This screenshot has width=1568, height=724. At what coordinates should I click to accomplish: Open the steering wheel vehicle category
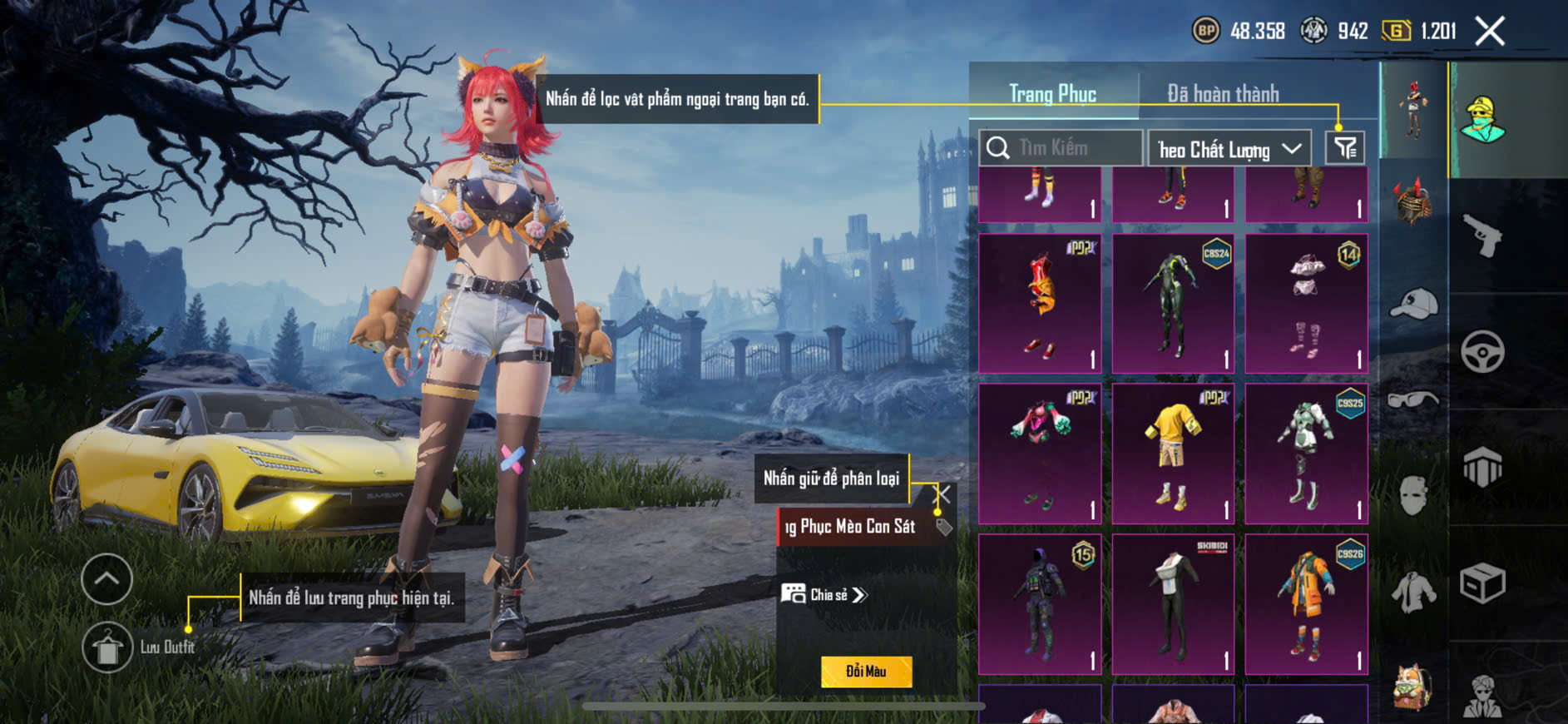[1482, 351]
